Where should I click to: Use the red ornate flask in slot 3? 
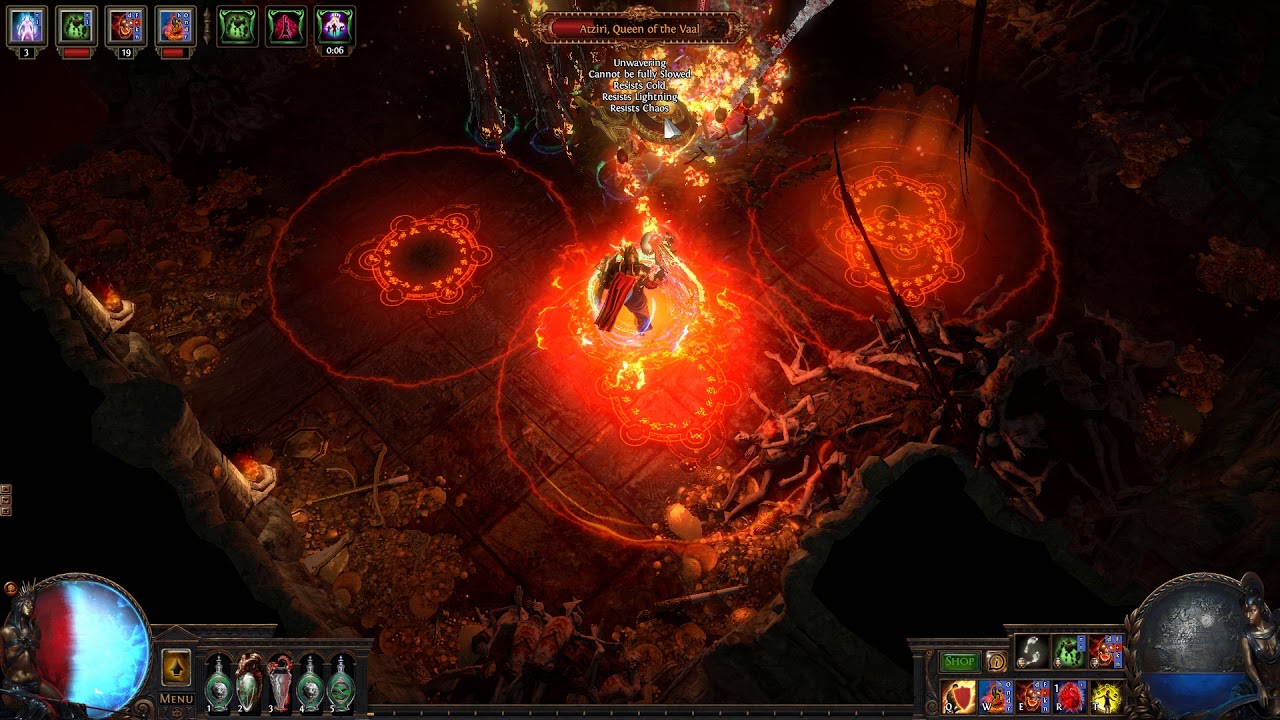(280, 683)
